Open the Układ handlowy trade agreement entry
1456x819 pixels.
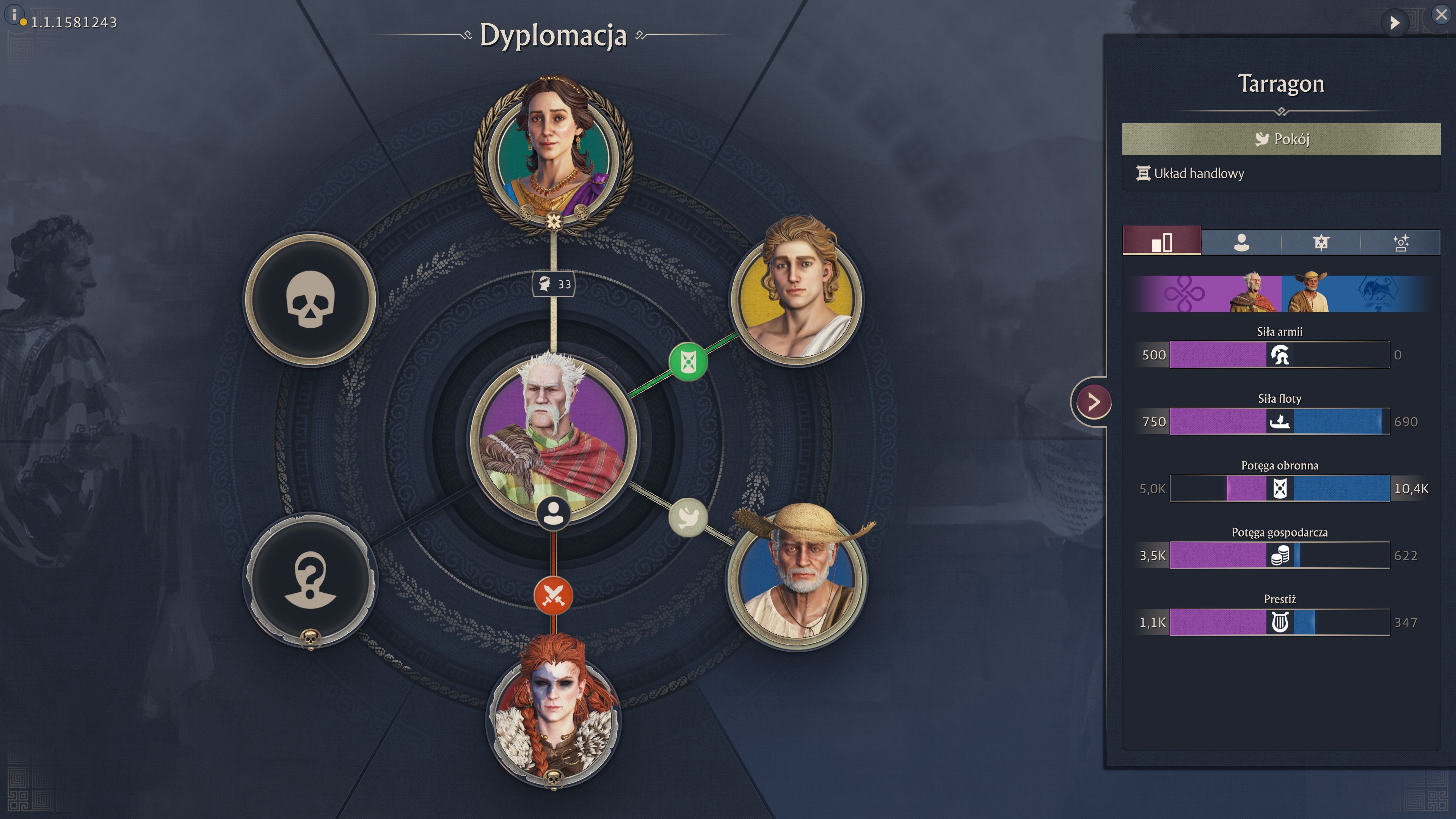(1198, 174)
